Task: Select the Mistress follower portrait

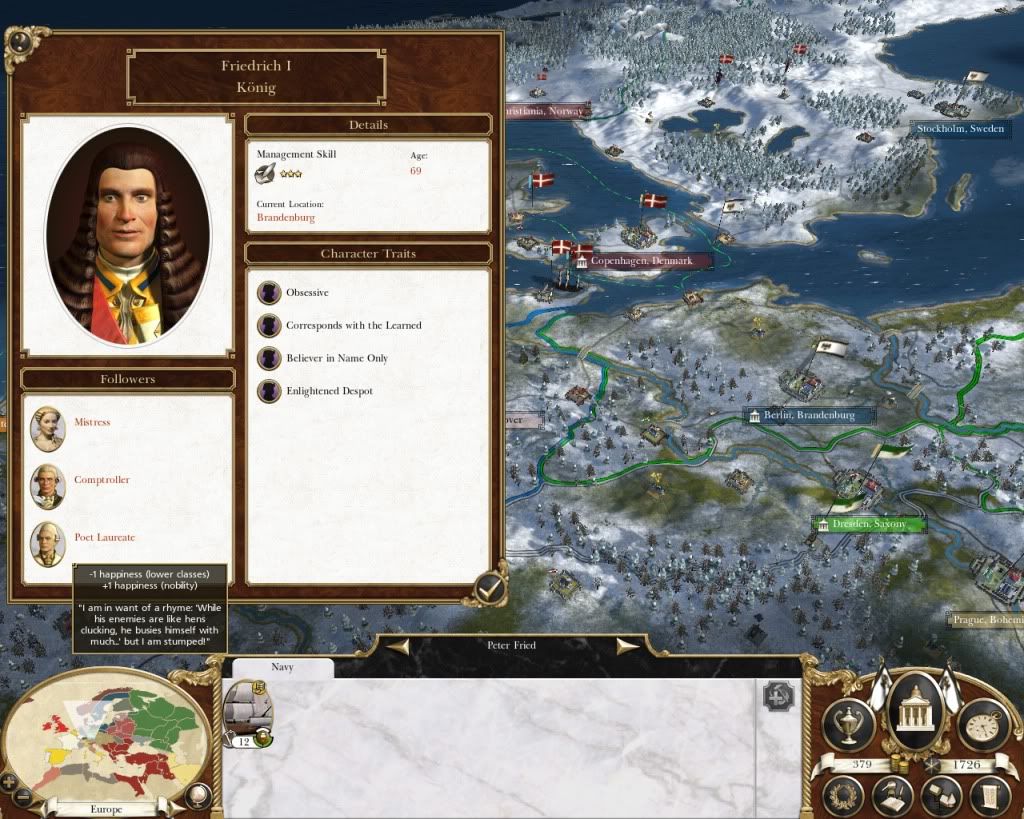Action: pos(47,429)
